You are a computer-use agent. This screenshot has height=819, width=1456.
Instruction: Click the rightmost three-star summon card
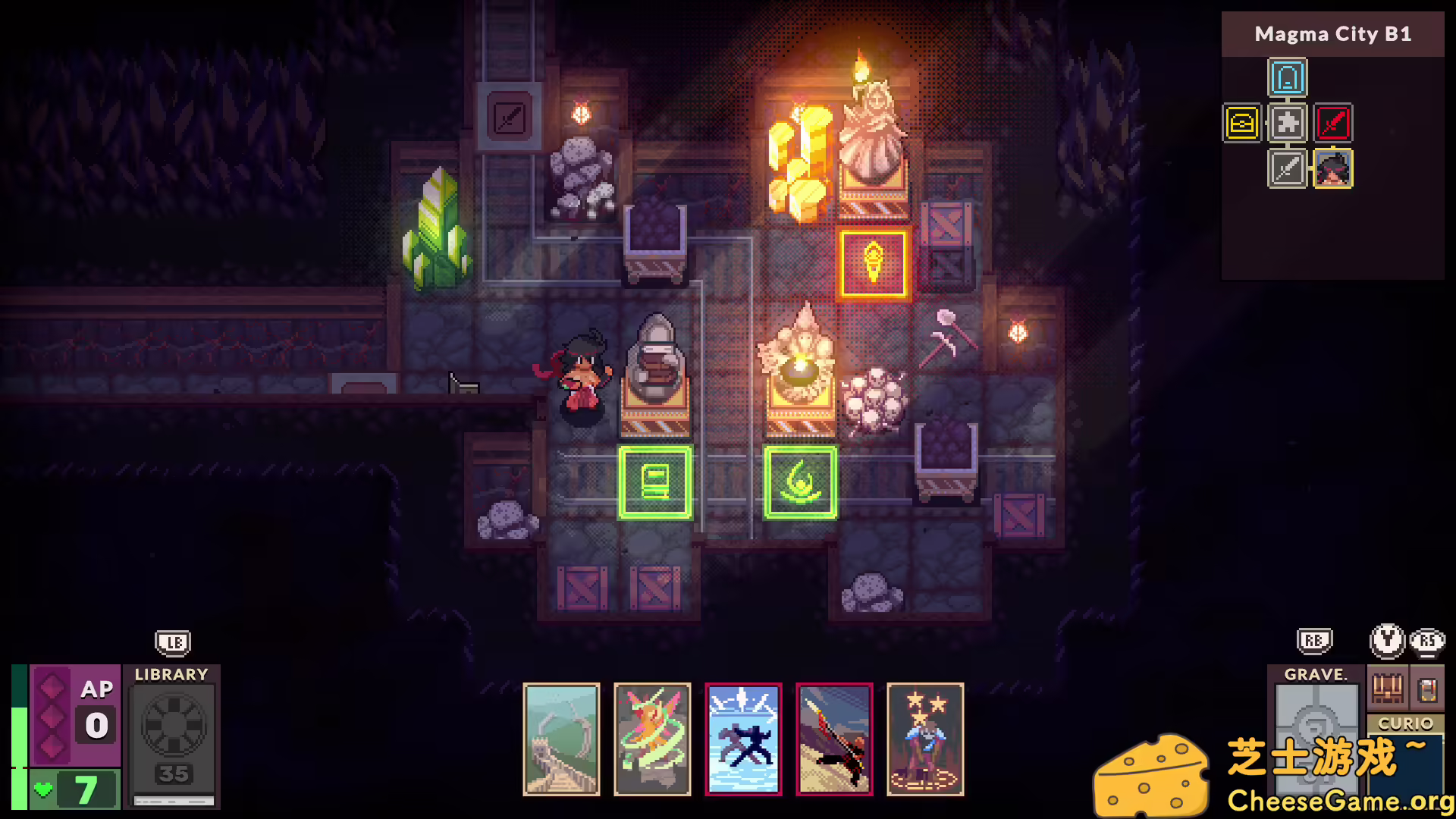coord(926,739)
